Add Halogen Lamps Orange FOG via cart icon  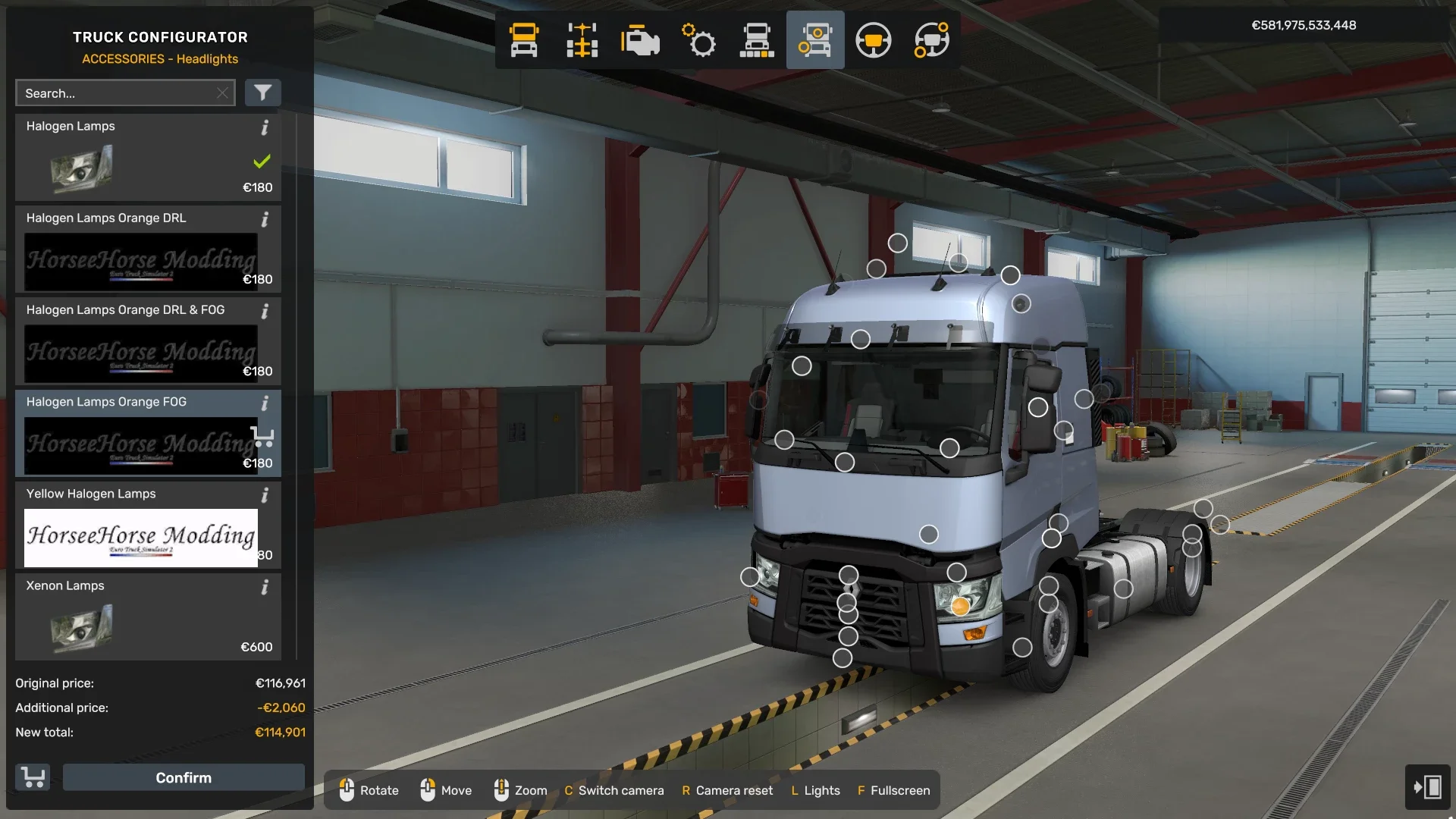(x=263, y=438)
